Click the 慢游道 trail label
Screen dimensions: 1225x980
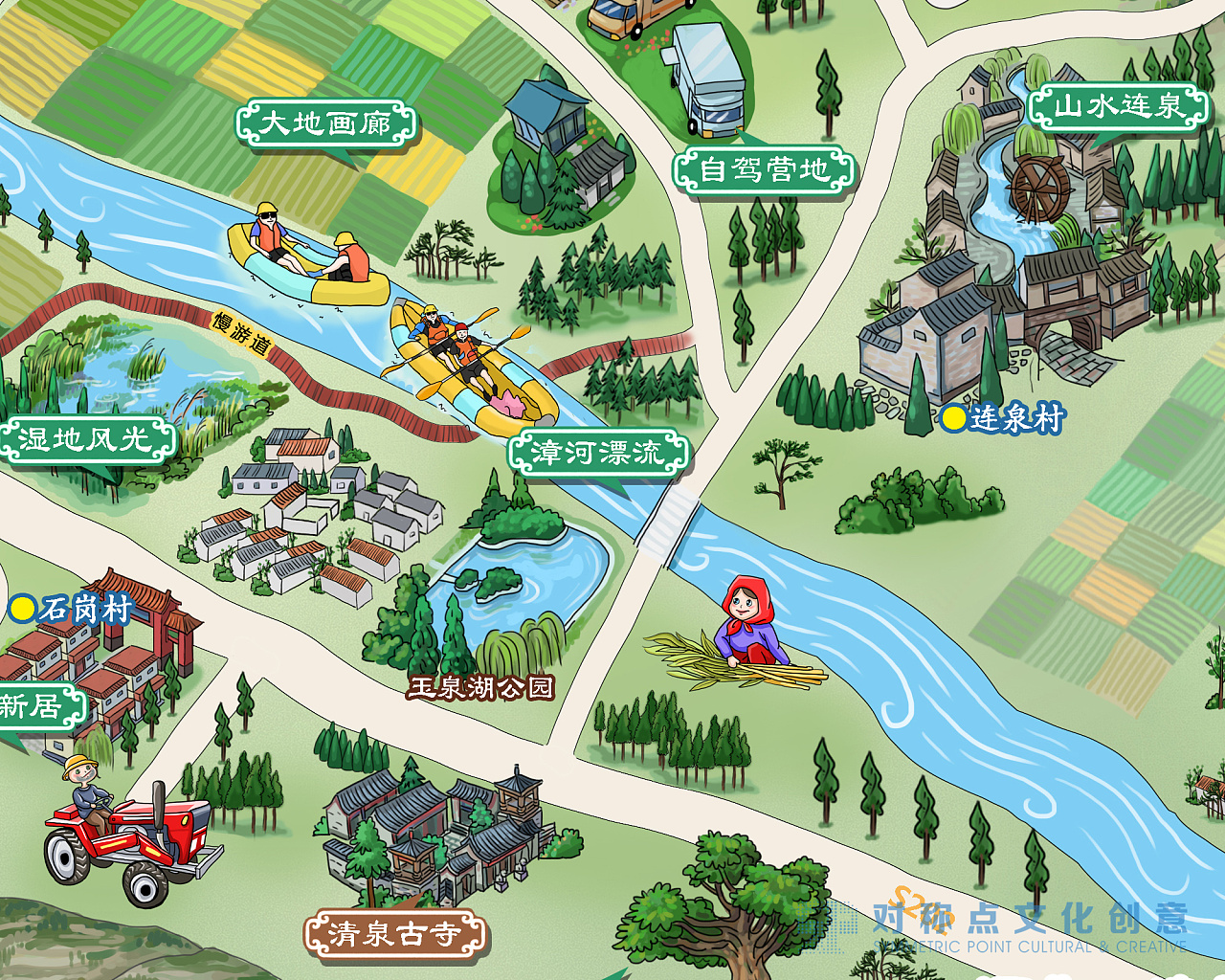click(241, 333)
